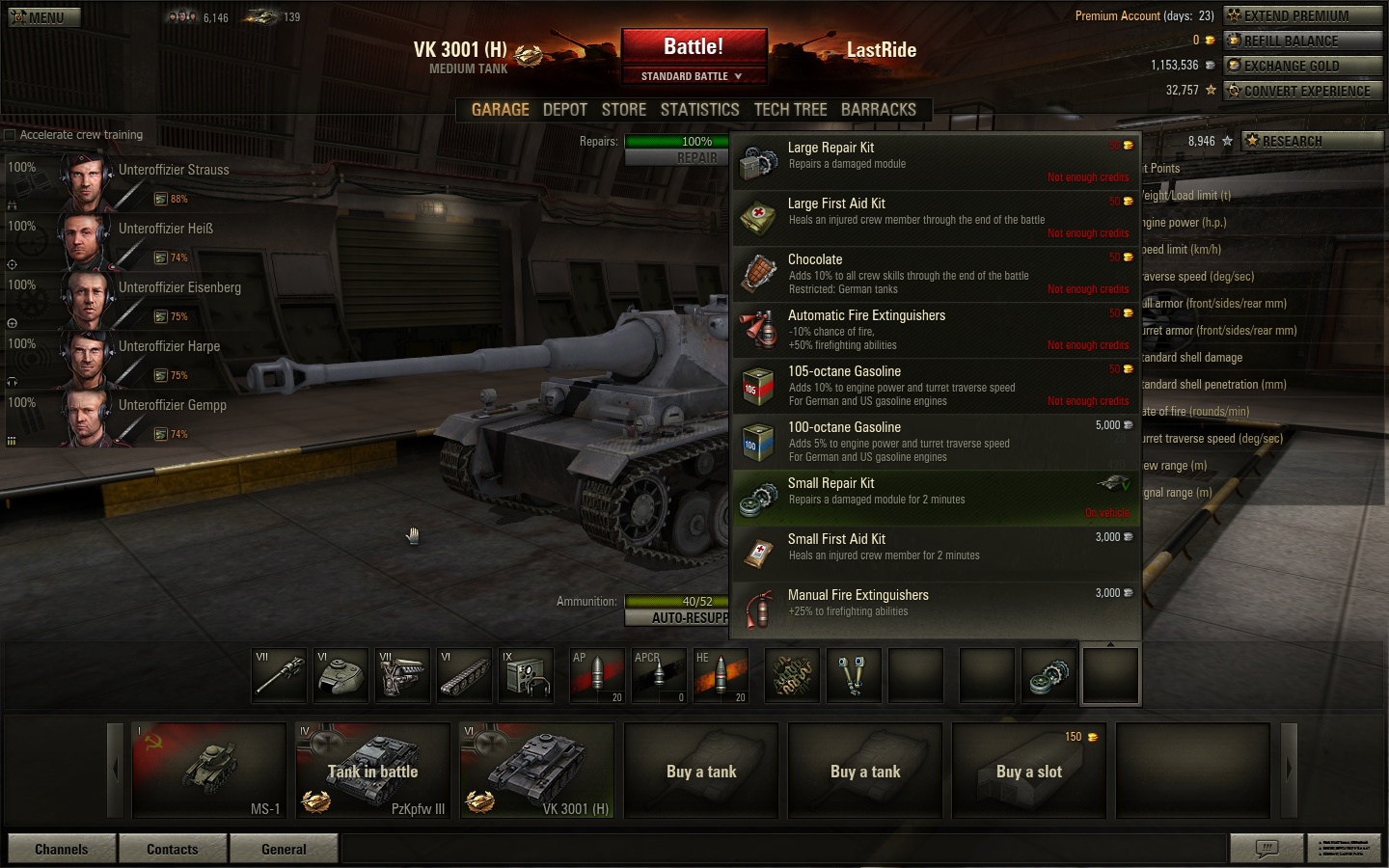
Task: Select the MS-1 tank in carousel
Action: 209,771
